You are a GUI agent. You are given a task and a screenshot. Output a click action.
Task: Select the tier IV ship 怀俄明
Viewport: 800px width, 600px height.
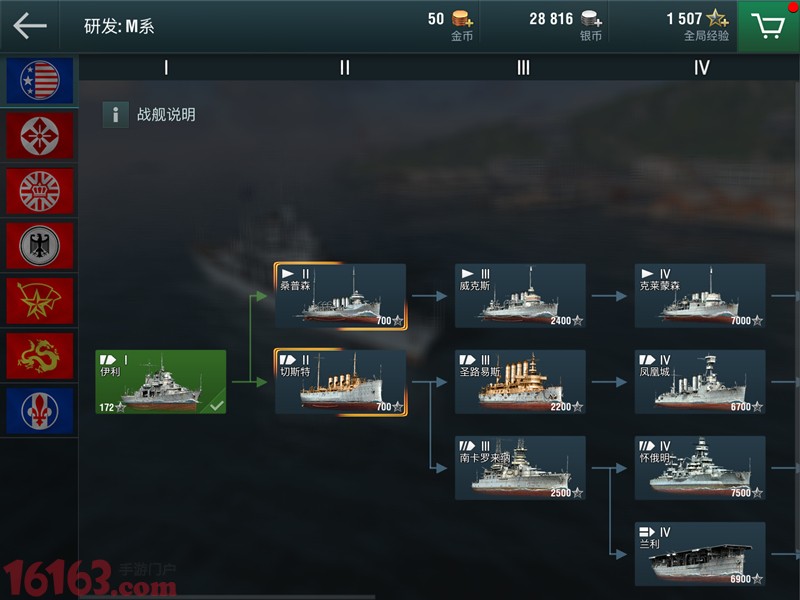(700, 468)
